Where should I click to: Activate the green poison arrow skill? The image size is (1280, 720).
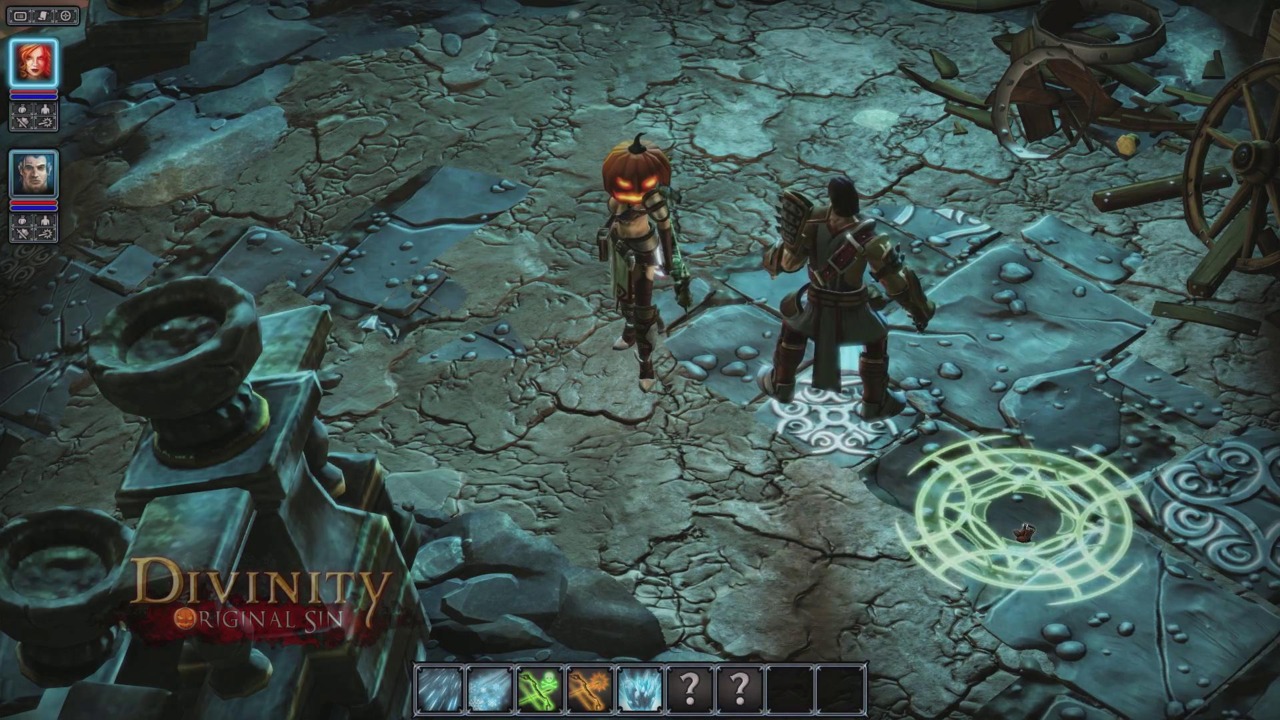click(539, 689)
